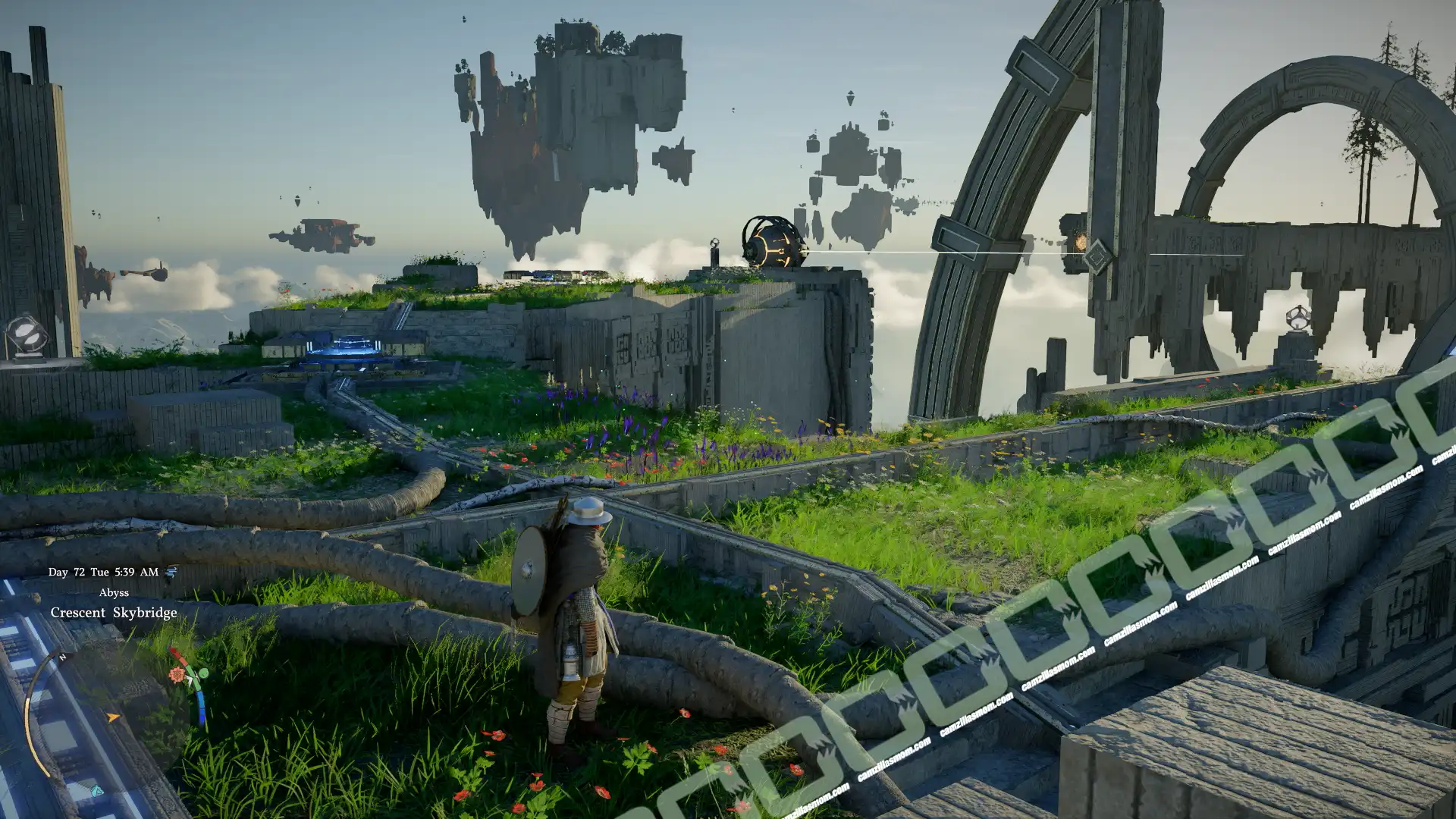Screen dimensions: 1456x819
Task: Click the horse marker on the minimap
Action: [x=96, y=792]
